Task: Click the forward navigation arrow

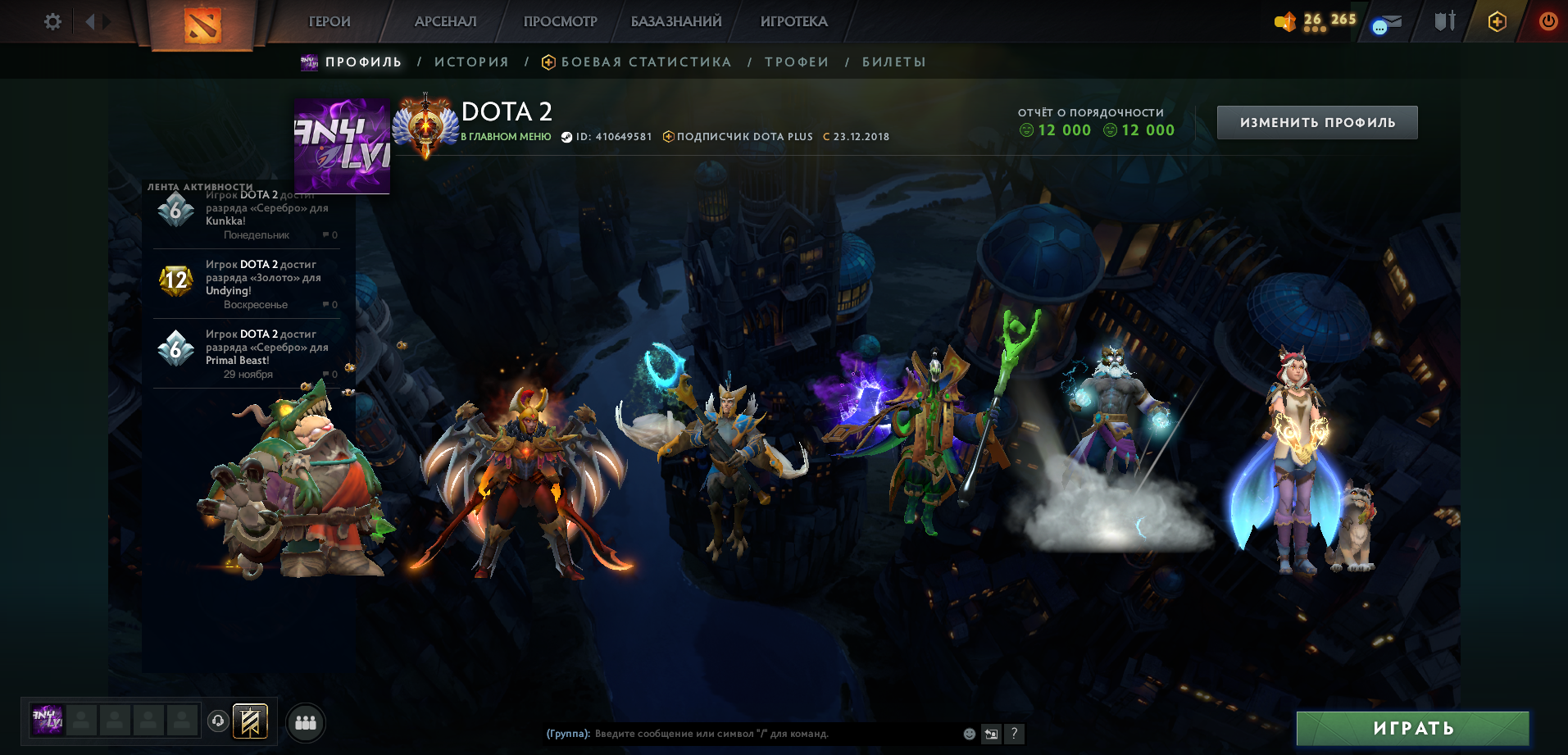Action: tap(106, 22)
